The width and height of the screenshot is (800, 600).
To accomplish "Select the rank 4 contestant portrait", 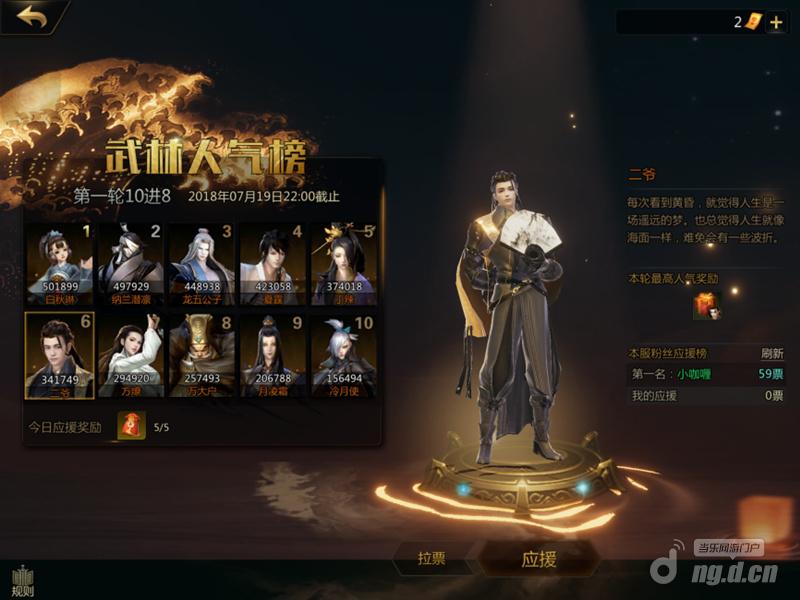I will 271,263.
